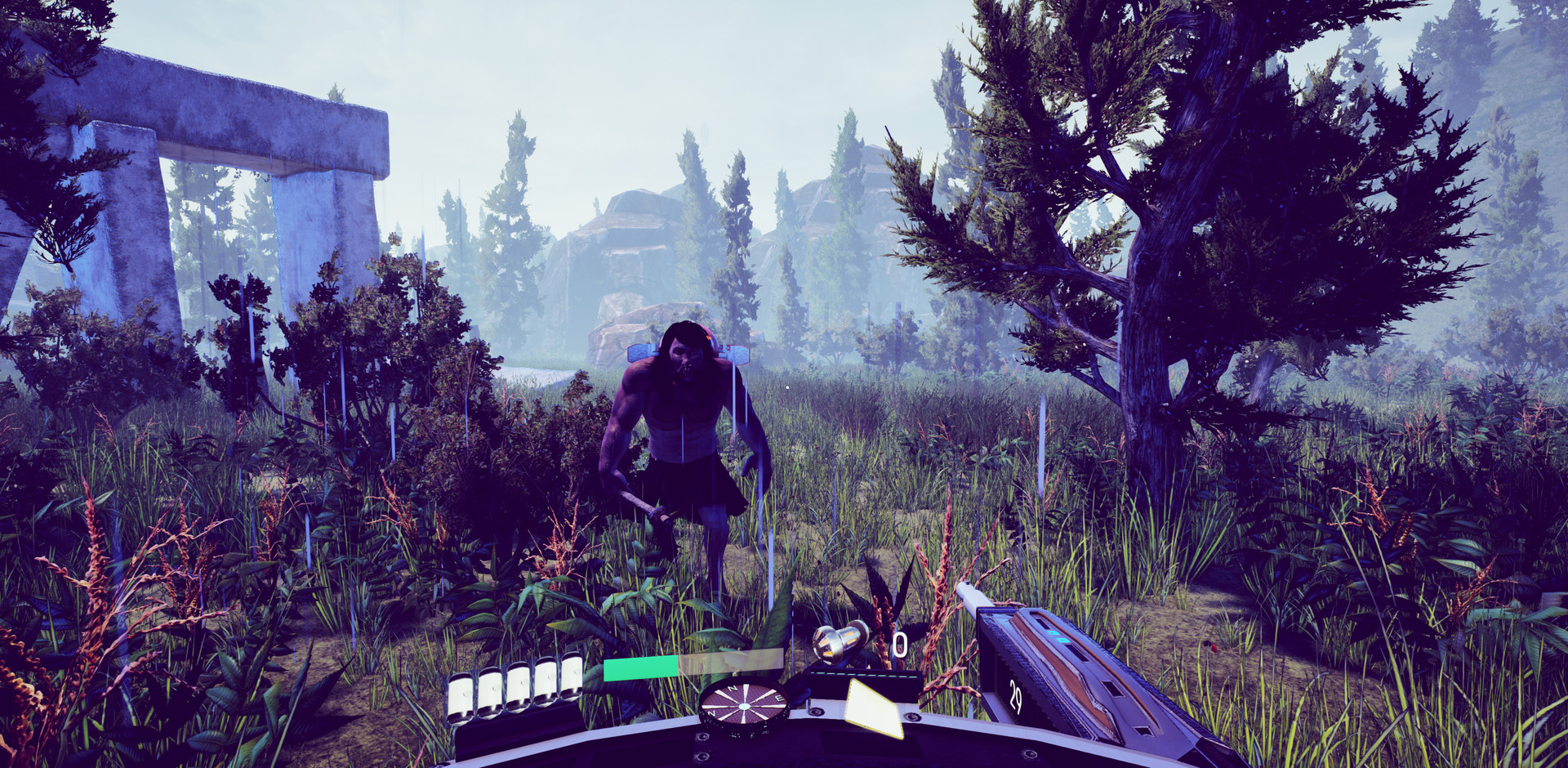Click the compass on the dashboard
Viewport: 1568px width, 768px height.
[x=743, y=707]
